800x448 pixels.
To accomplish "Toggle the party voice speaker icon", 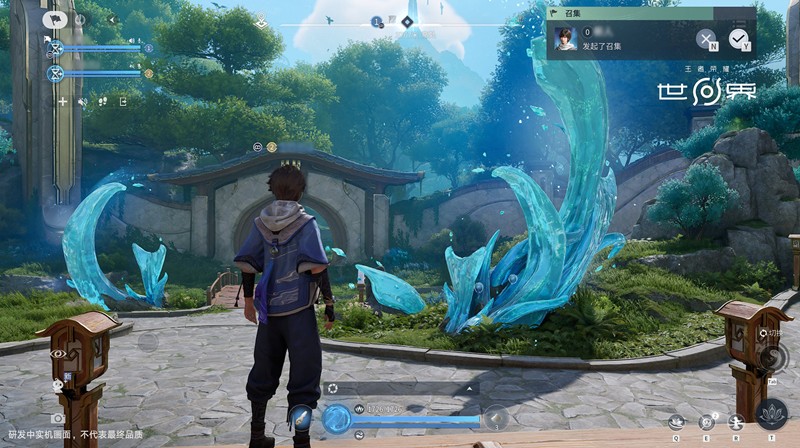I will [83, 101].
